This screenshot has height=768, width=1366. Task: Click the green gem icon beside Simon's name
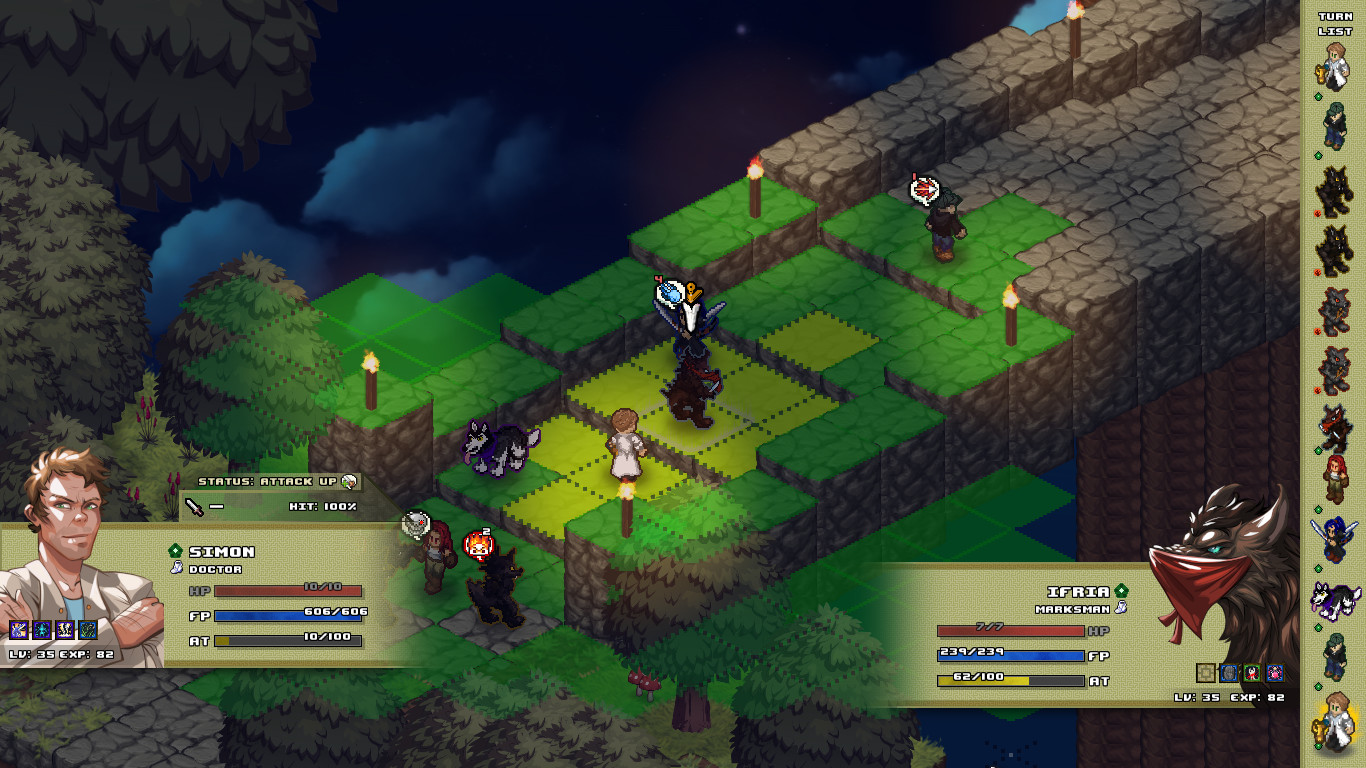pos(175,549)
